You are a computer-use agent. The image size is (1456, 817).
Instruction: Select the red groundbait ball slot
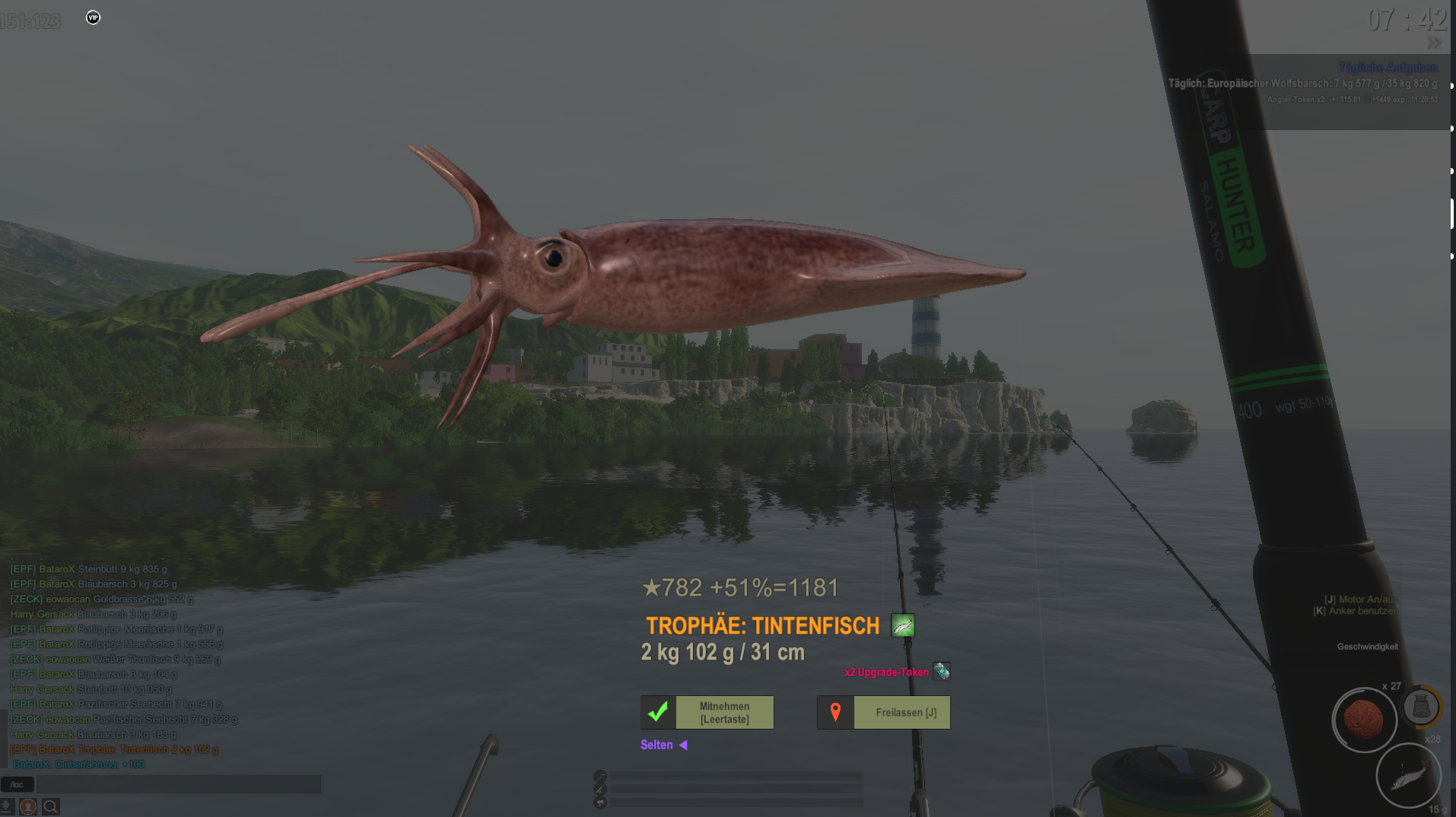[x=1363, y=720]
